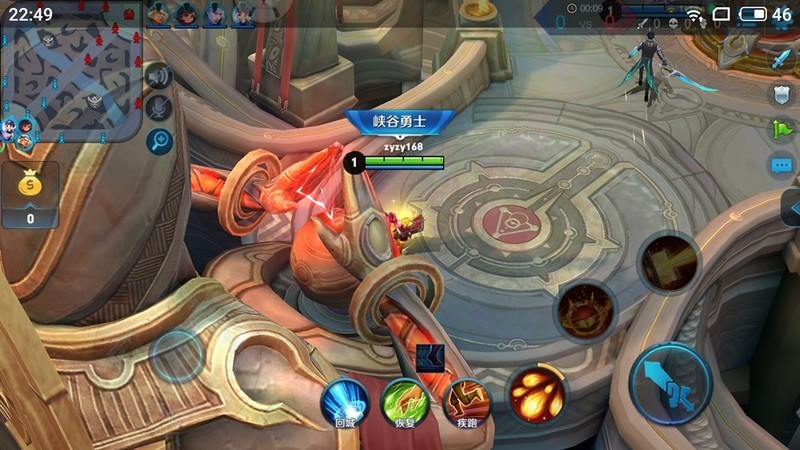Activate the 疾跑 sprint spell
The height and width of the screenshot is (450, 800).
465,400
